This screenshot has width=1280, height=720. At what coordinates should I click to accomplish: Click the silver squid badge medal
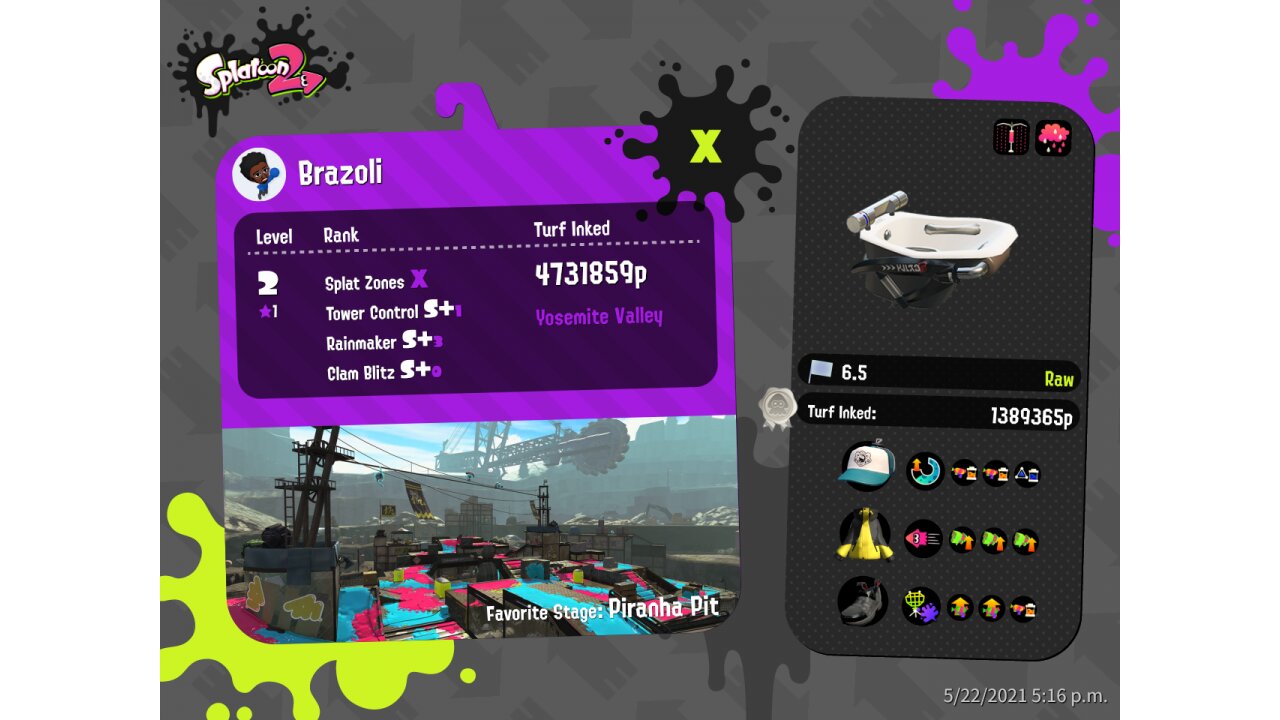point(777,409)
